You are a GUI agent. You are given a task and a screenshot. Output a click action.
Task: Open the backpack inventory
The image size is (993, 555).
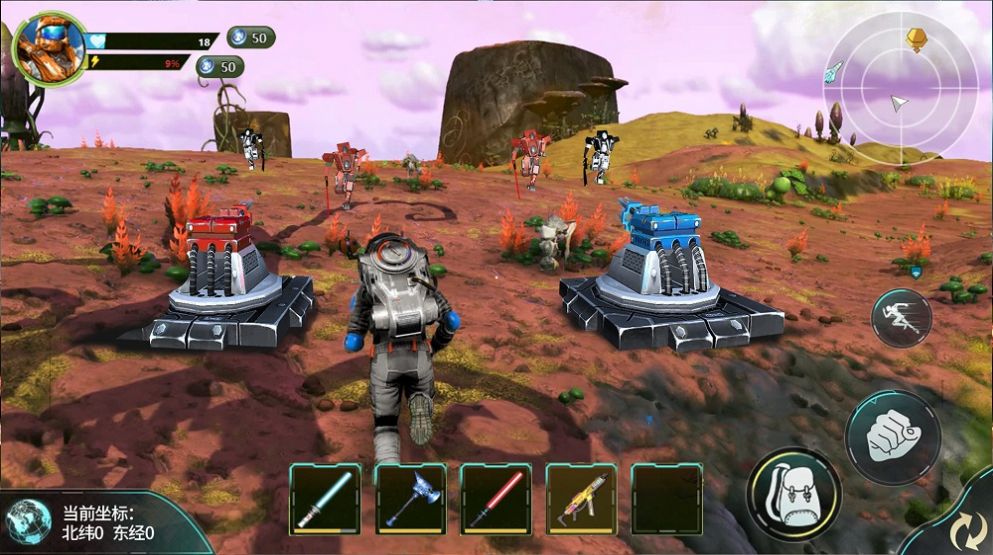pyautogui.click(x=793, y=494)
